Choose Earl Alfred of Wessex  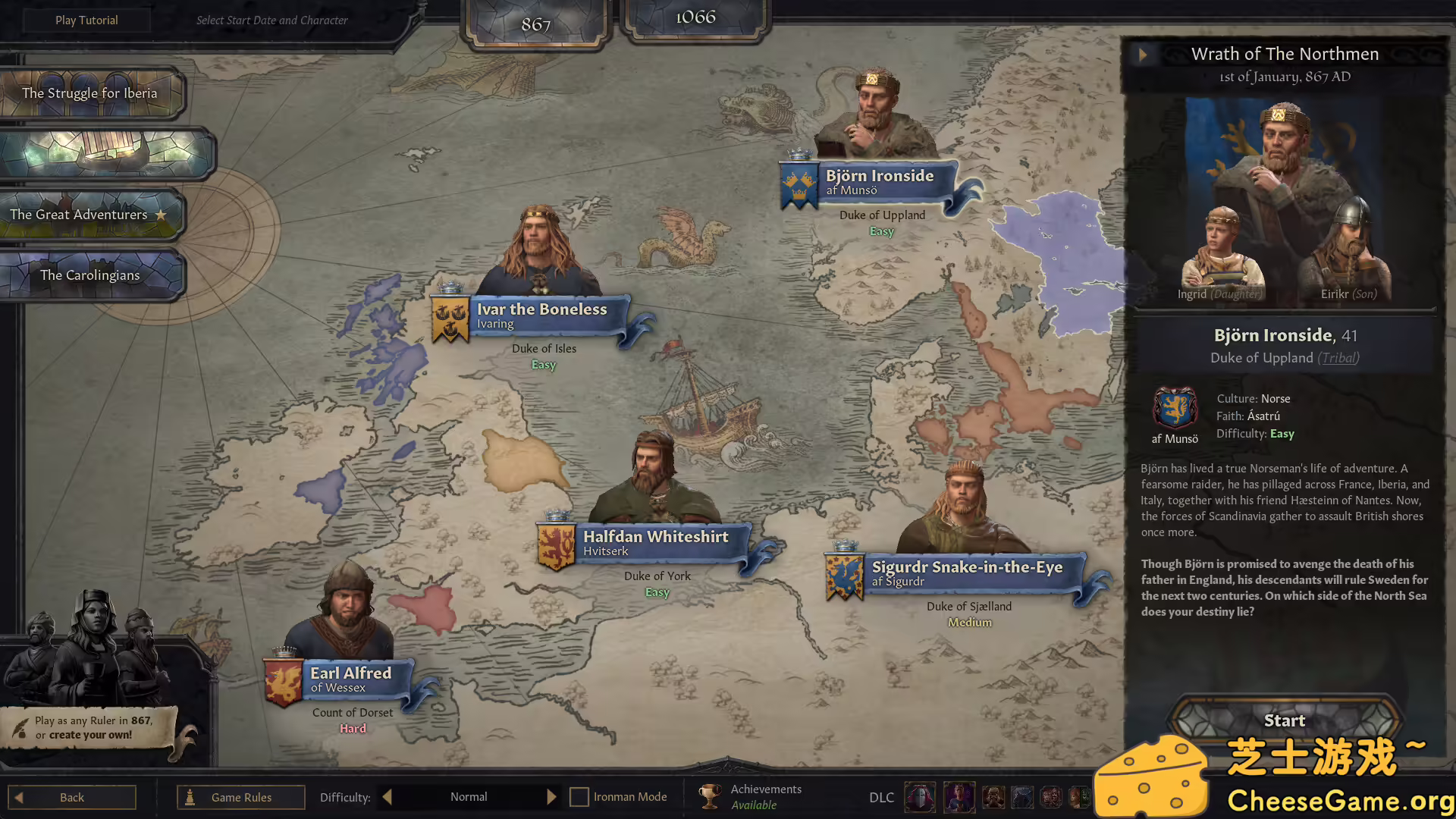(350, 679)
